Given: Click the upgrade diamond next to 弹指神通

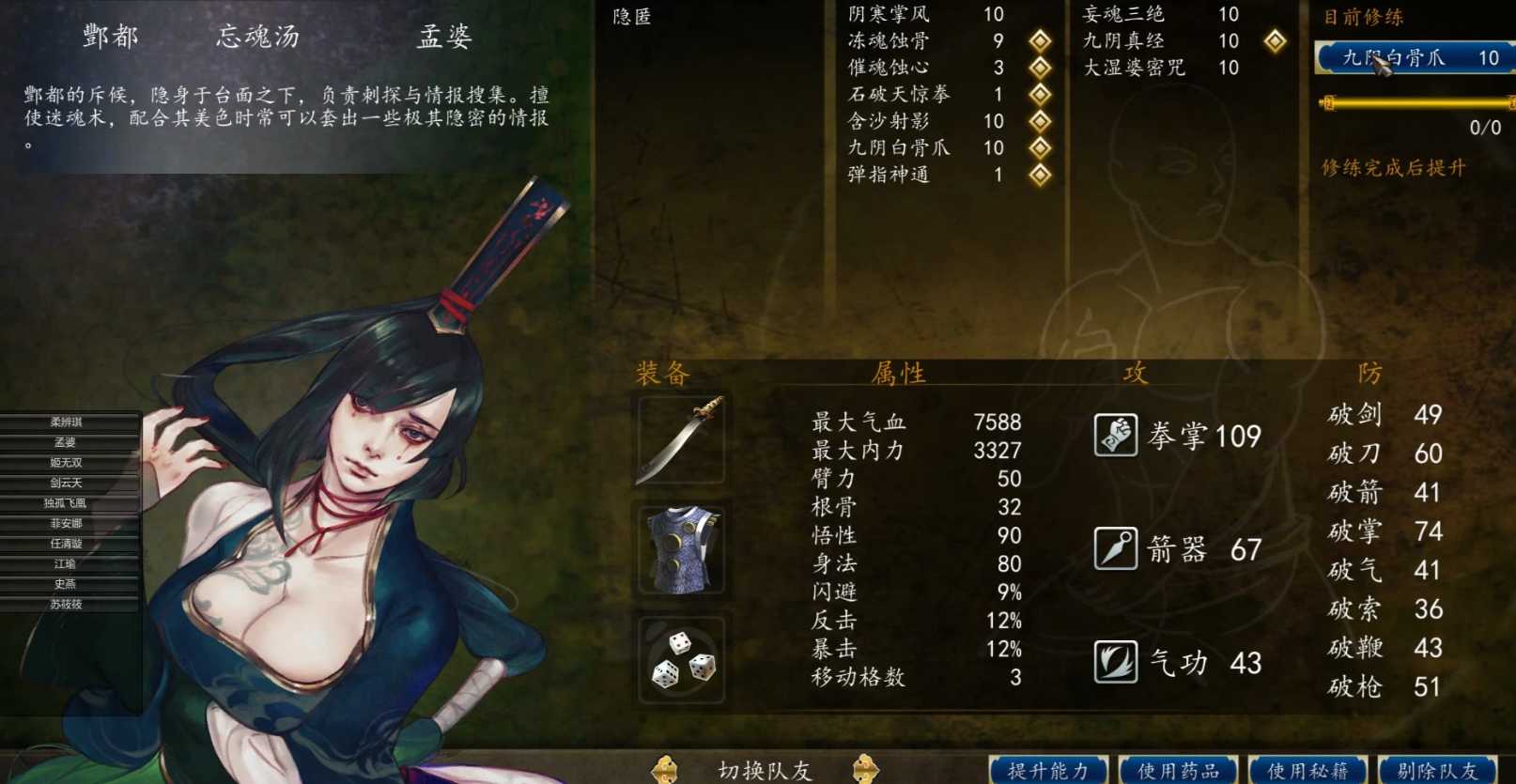Looking at the screenshot, I should coord(1039,175).
